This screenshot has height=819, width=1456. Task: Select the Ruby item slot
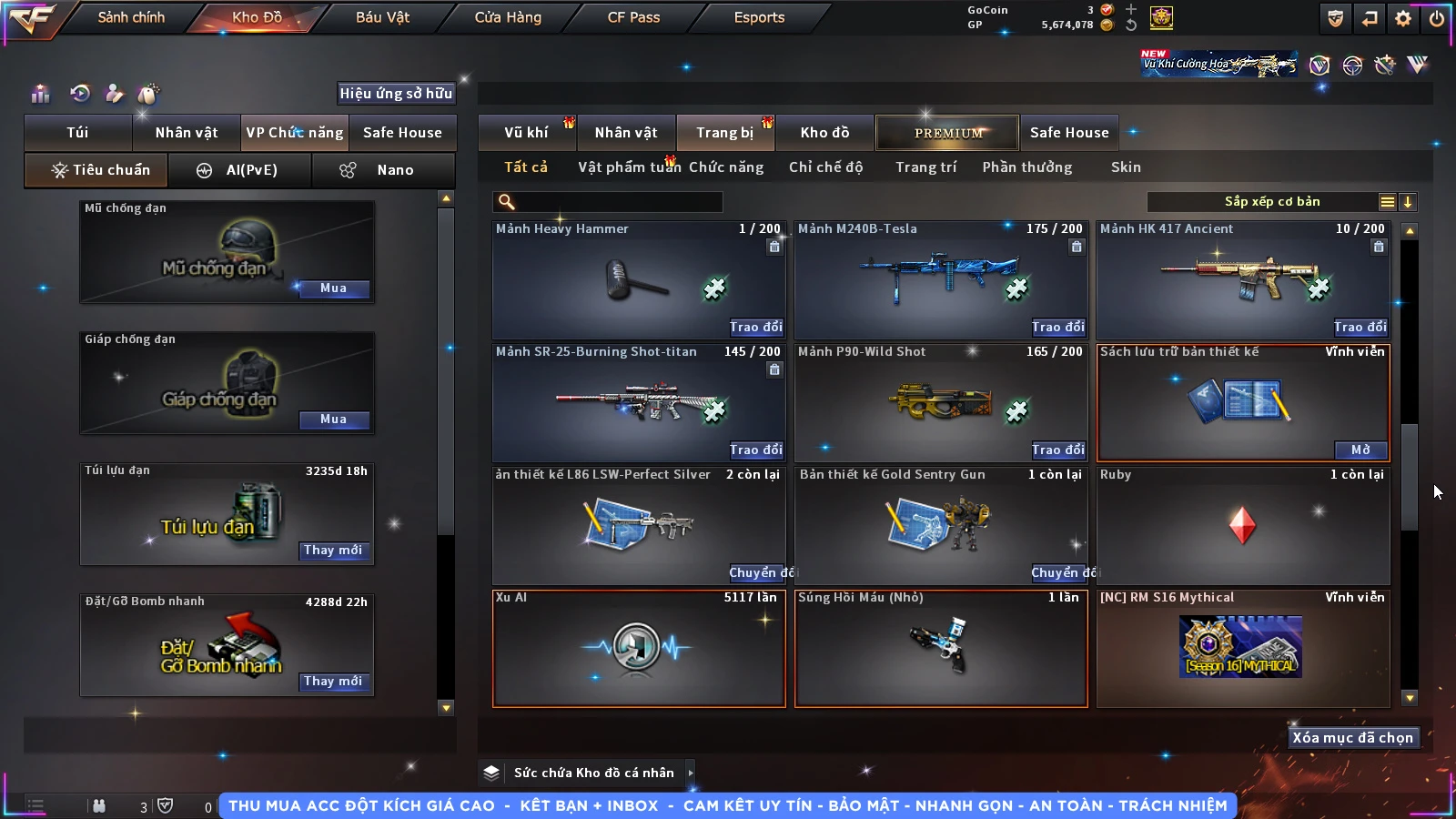click(1242, 526)
